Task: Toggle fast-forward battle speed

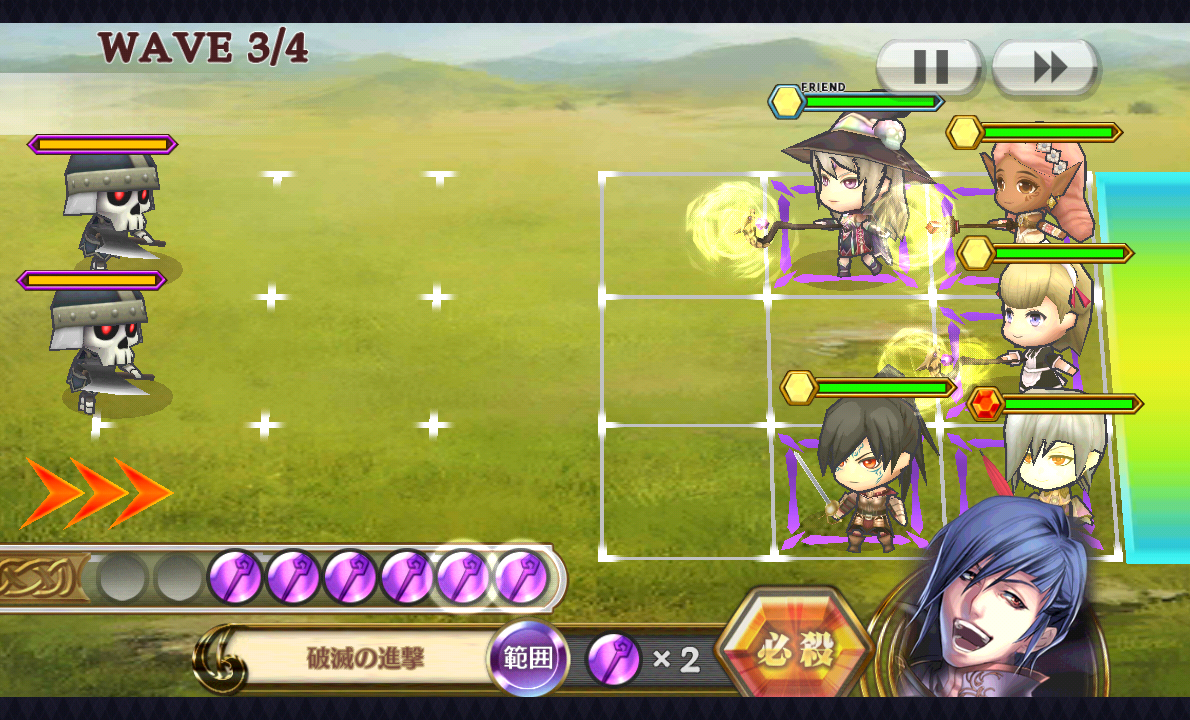Action: pos(1047,68)
